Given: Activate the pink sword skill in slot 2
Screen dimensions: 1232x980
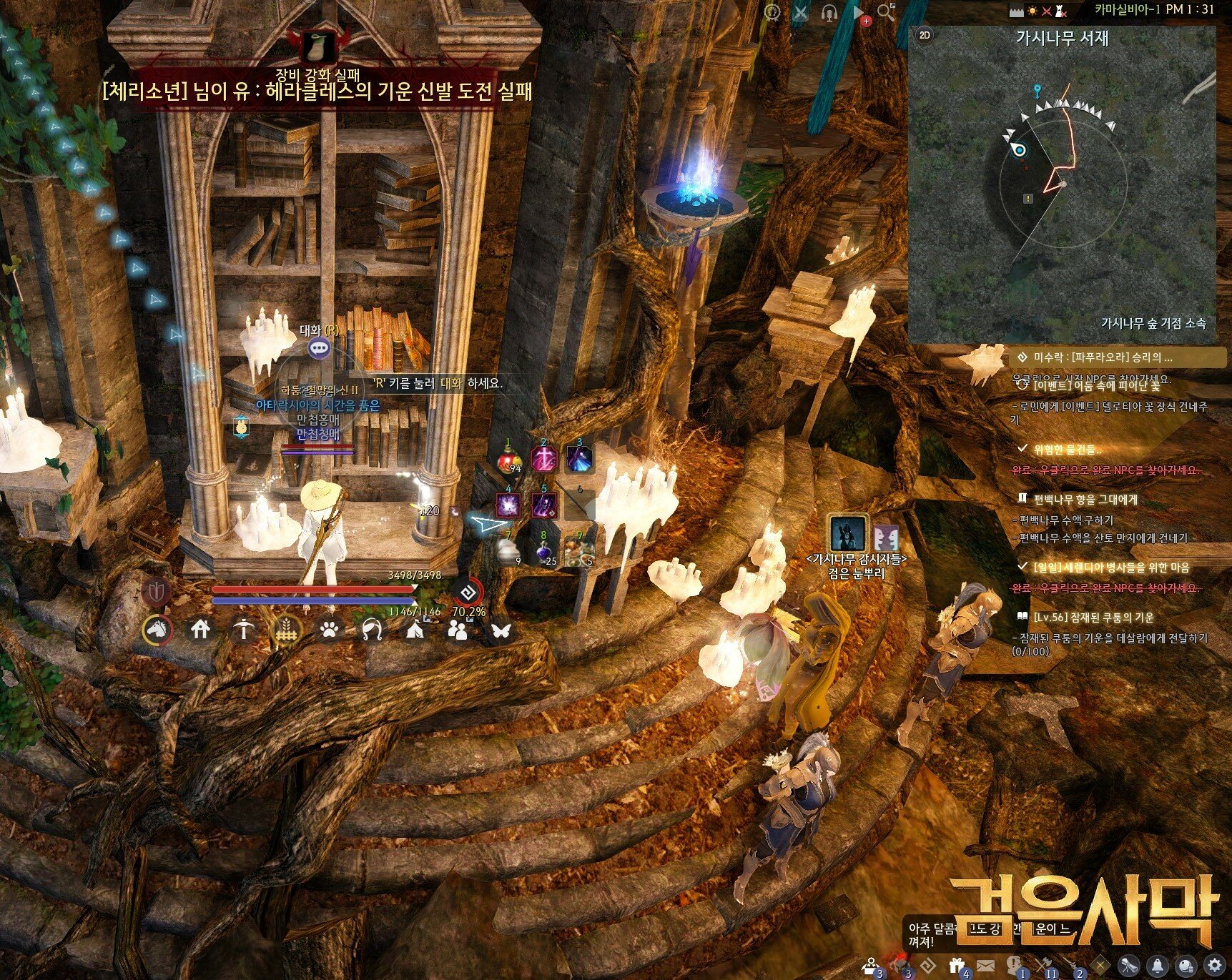Looking at the screenshot, I should click(x=543, y=460).
